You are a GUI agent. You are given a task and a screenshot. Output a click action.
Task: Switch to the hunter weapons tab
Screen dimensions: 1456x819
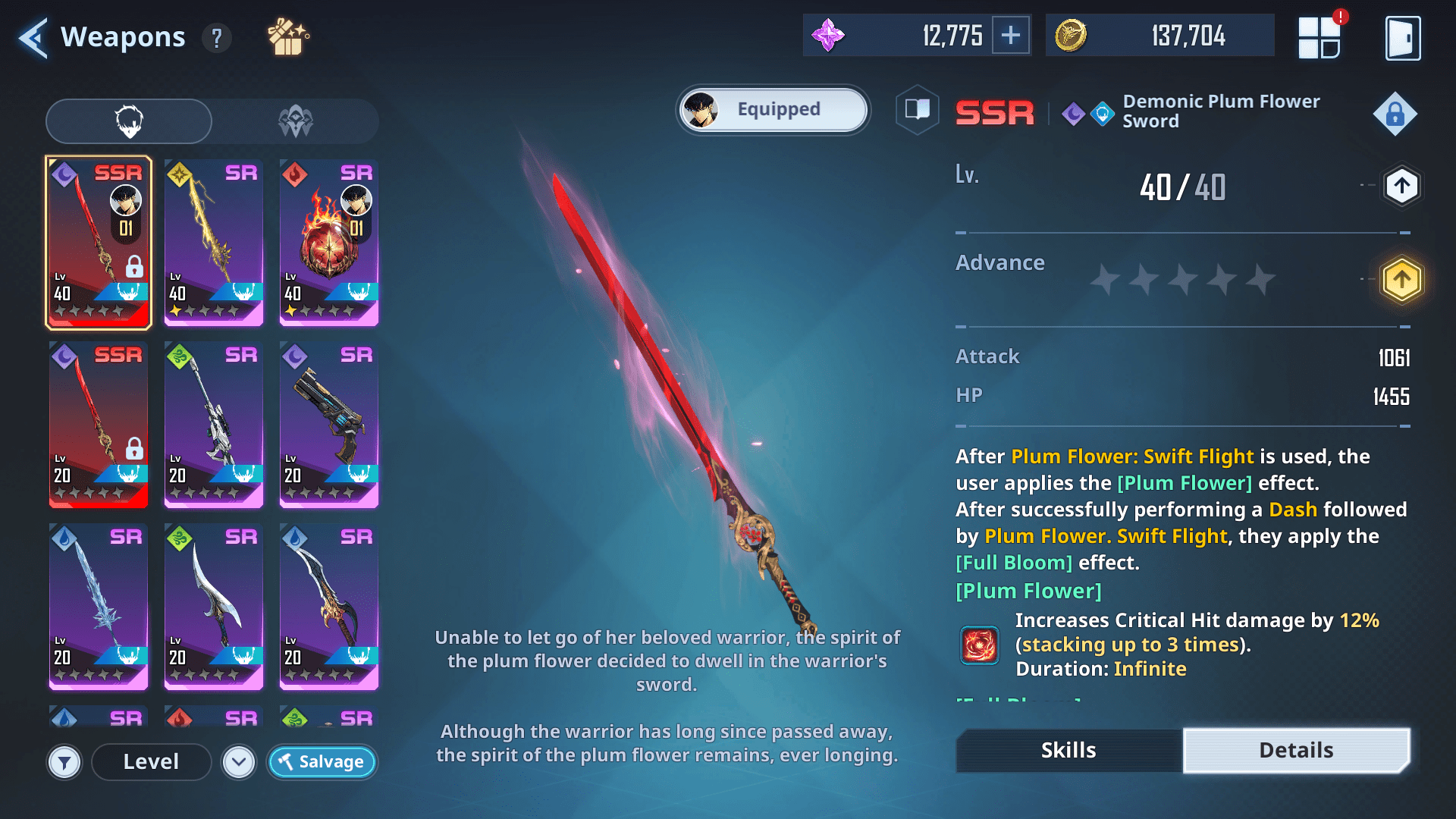pos(296,121)
